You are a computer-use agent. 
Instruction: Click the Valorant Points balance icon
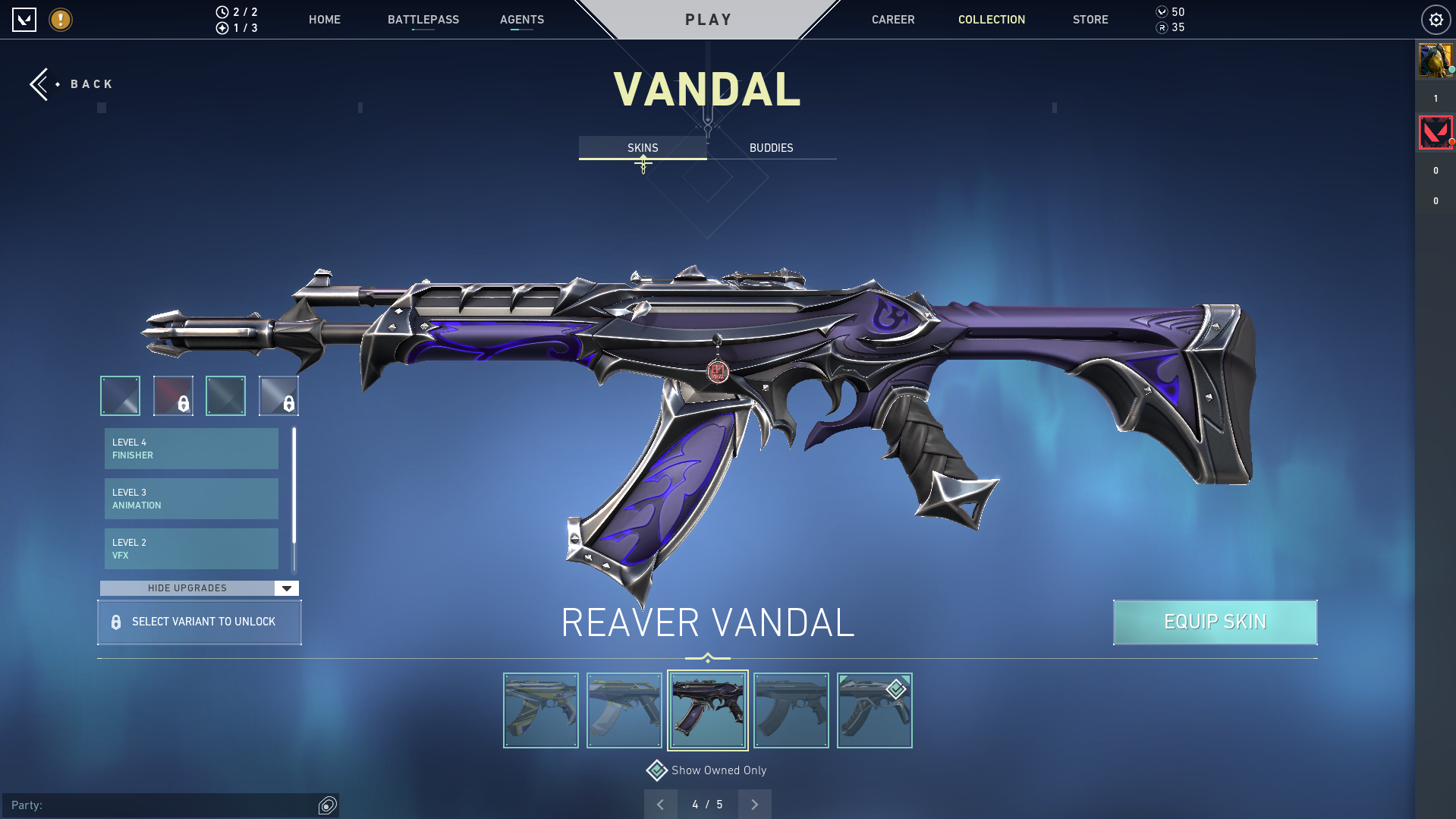(1161, 12)
